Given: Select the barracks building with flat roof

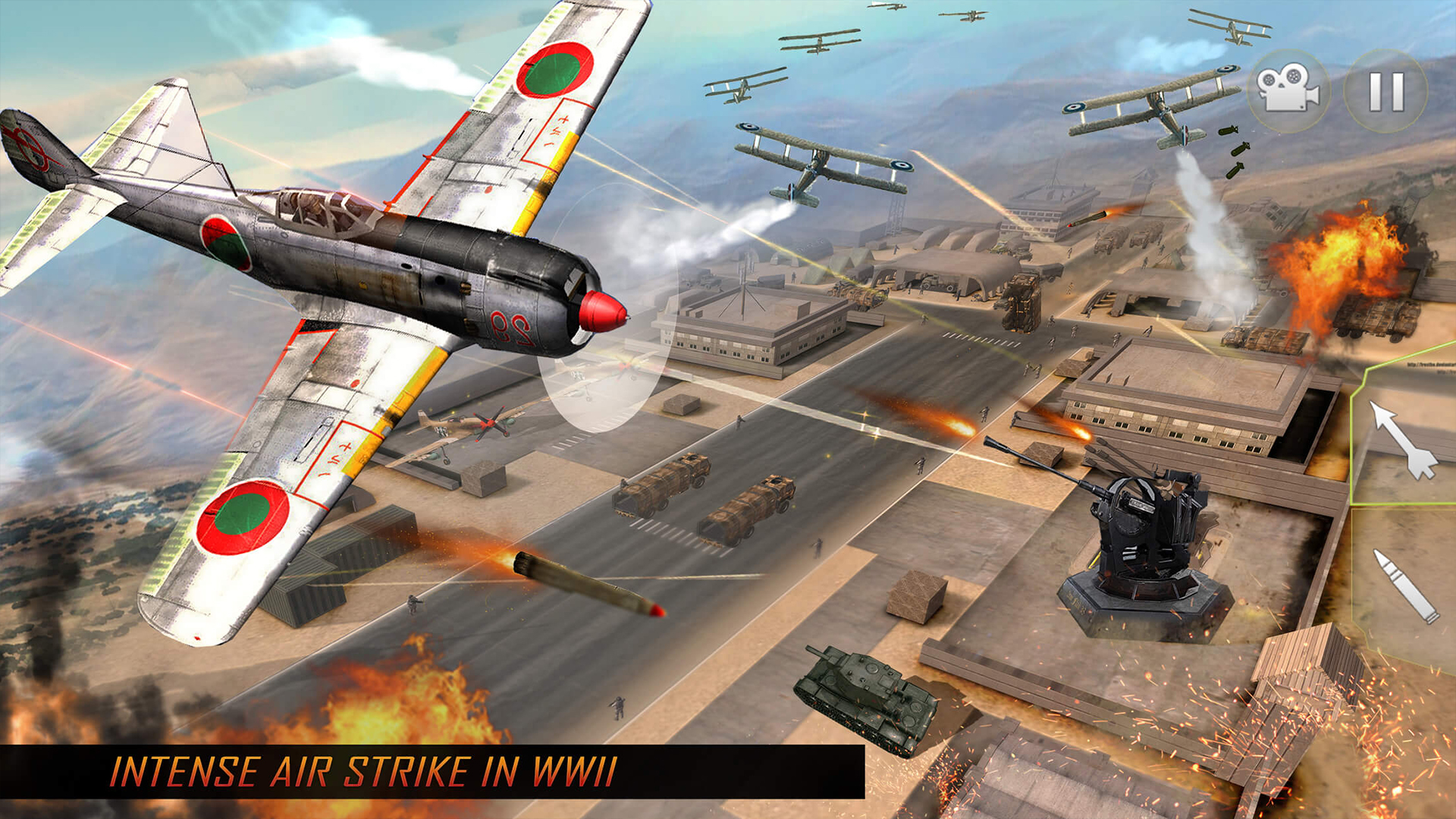Looking at the screenshot, I should (x=743, y=334).
